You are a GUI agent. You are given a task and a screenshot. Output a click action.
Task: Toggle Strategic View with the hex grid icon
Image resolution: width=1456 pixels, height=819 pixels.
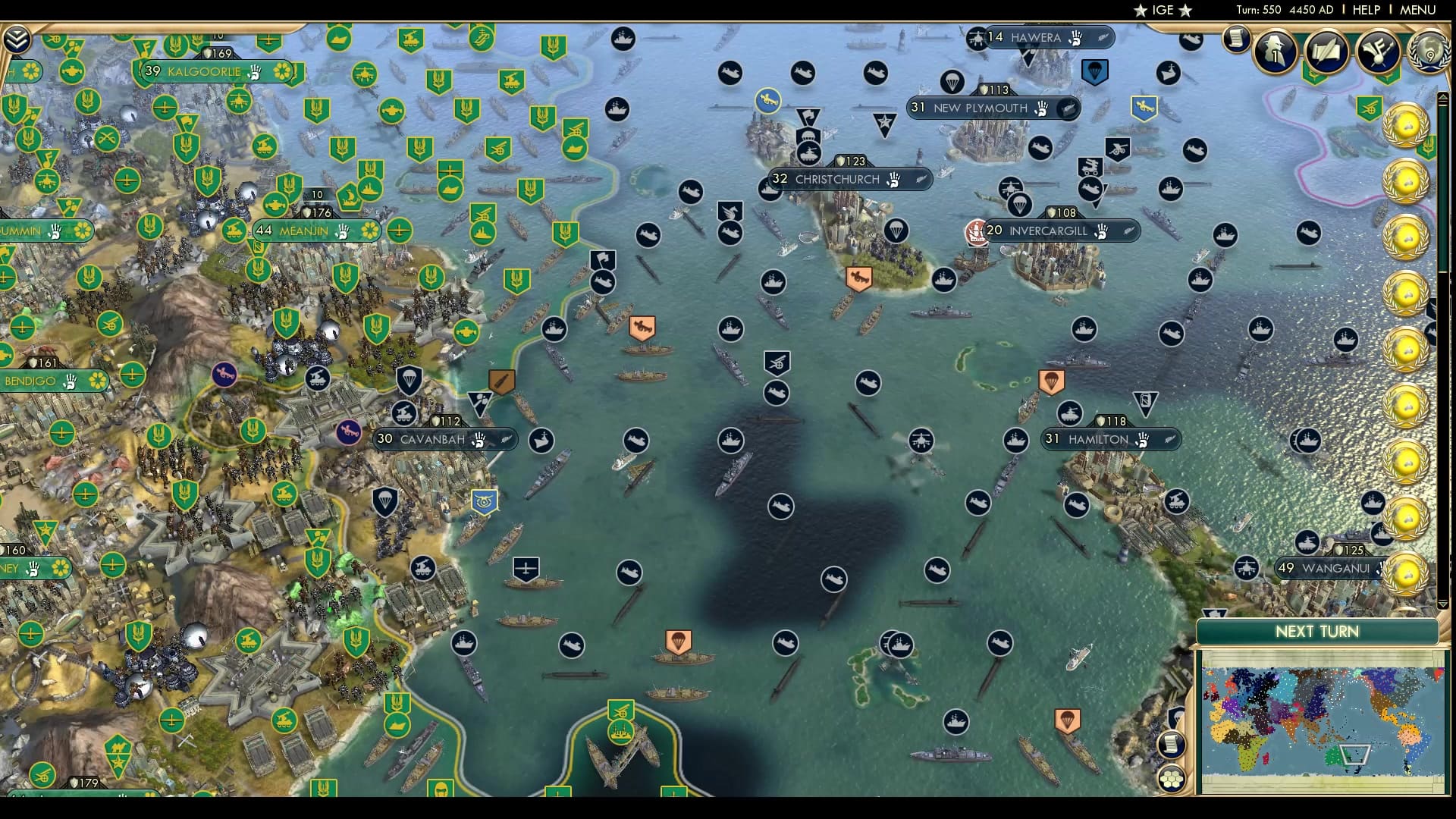1172,780
